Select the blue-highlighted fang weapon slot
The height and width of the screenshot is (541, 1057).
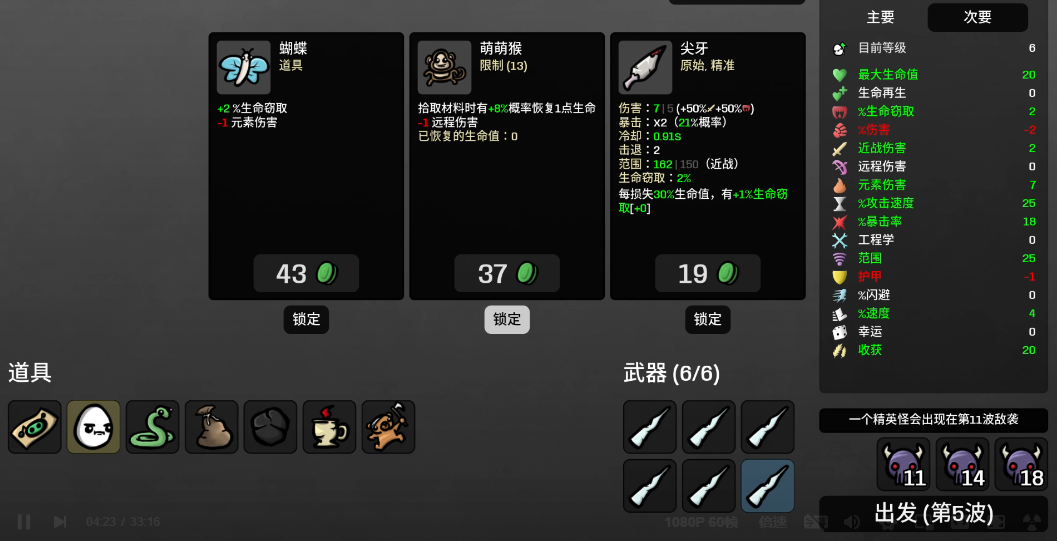pos(768,486)
